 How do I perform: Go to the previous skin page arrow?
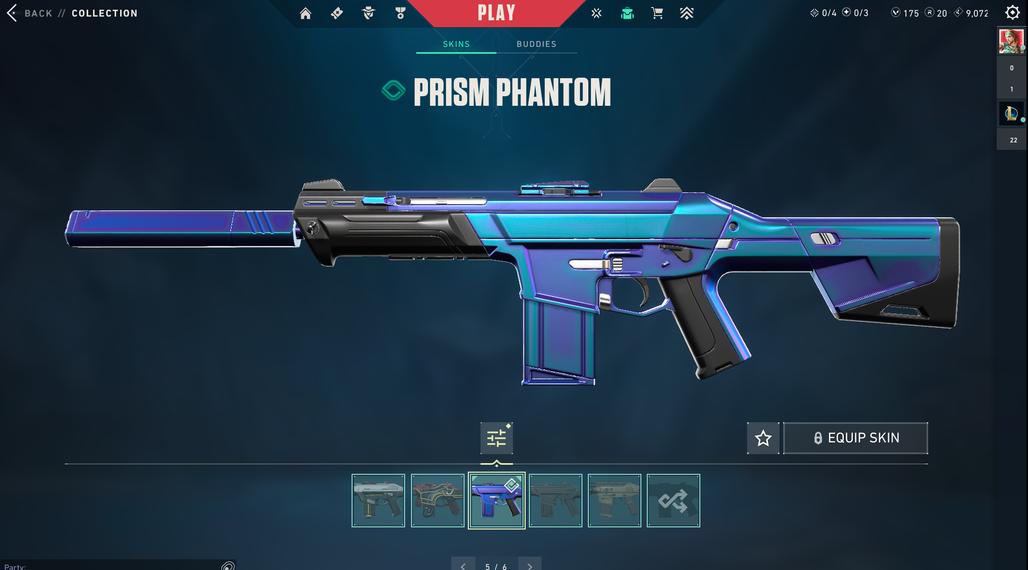(463, 565)
